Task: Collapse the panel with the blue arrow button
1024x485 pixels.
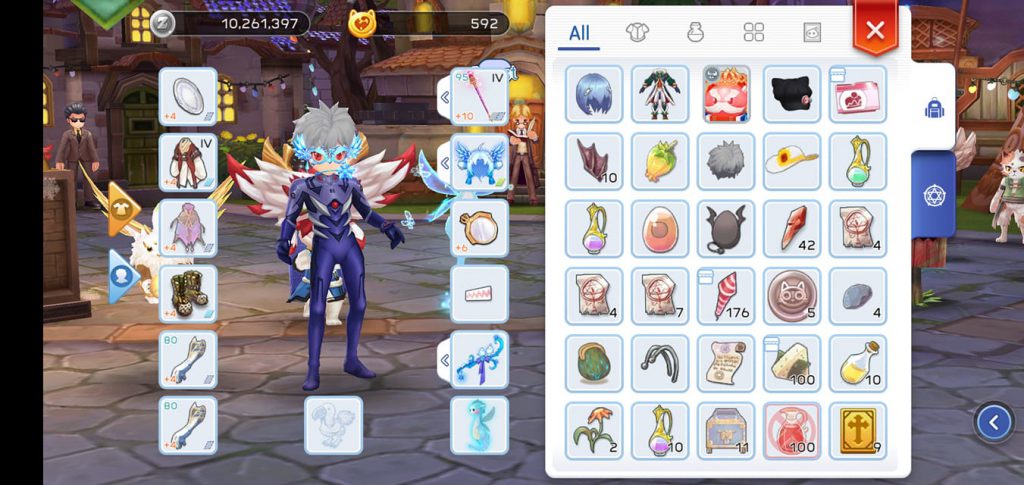Action: tap(994, 422)
